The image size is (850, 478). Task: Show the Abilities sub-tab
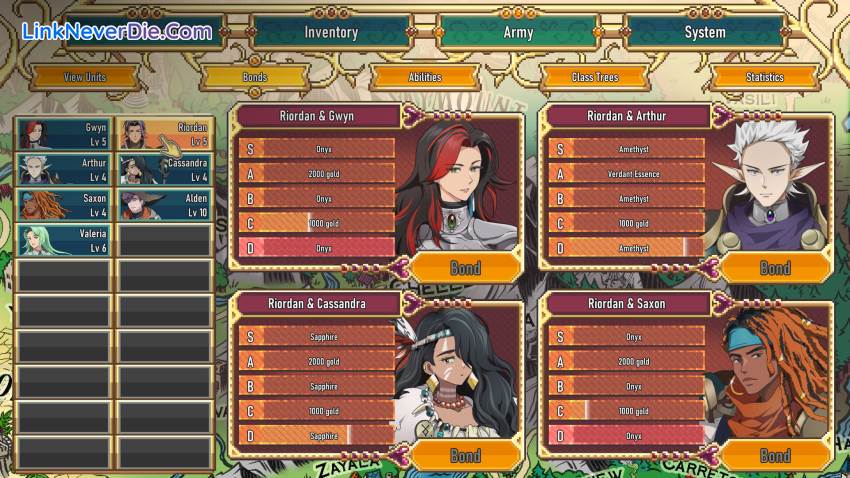pos(424,77)
